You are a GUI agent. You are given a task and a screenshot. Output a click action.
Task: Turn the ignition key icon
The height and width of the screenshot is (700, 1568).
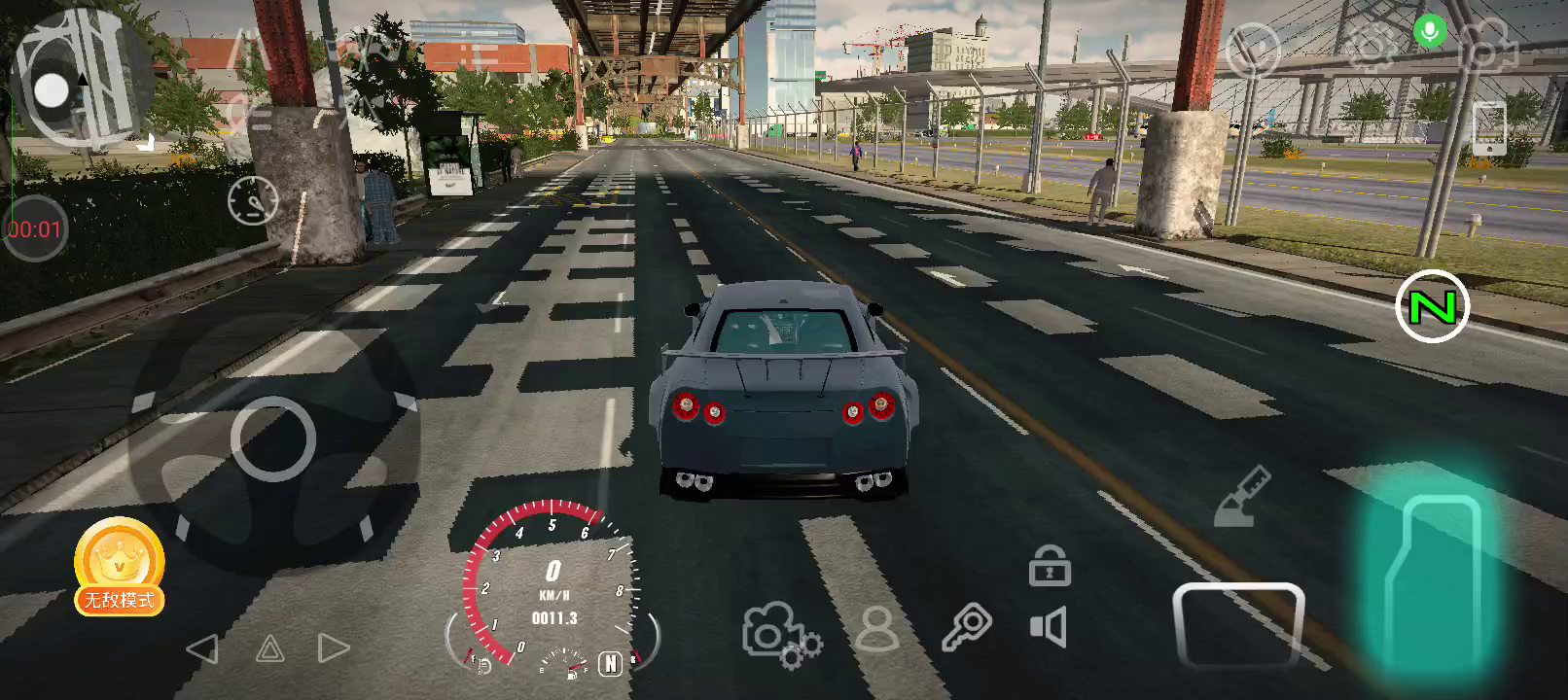(966, 627)
